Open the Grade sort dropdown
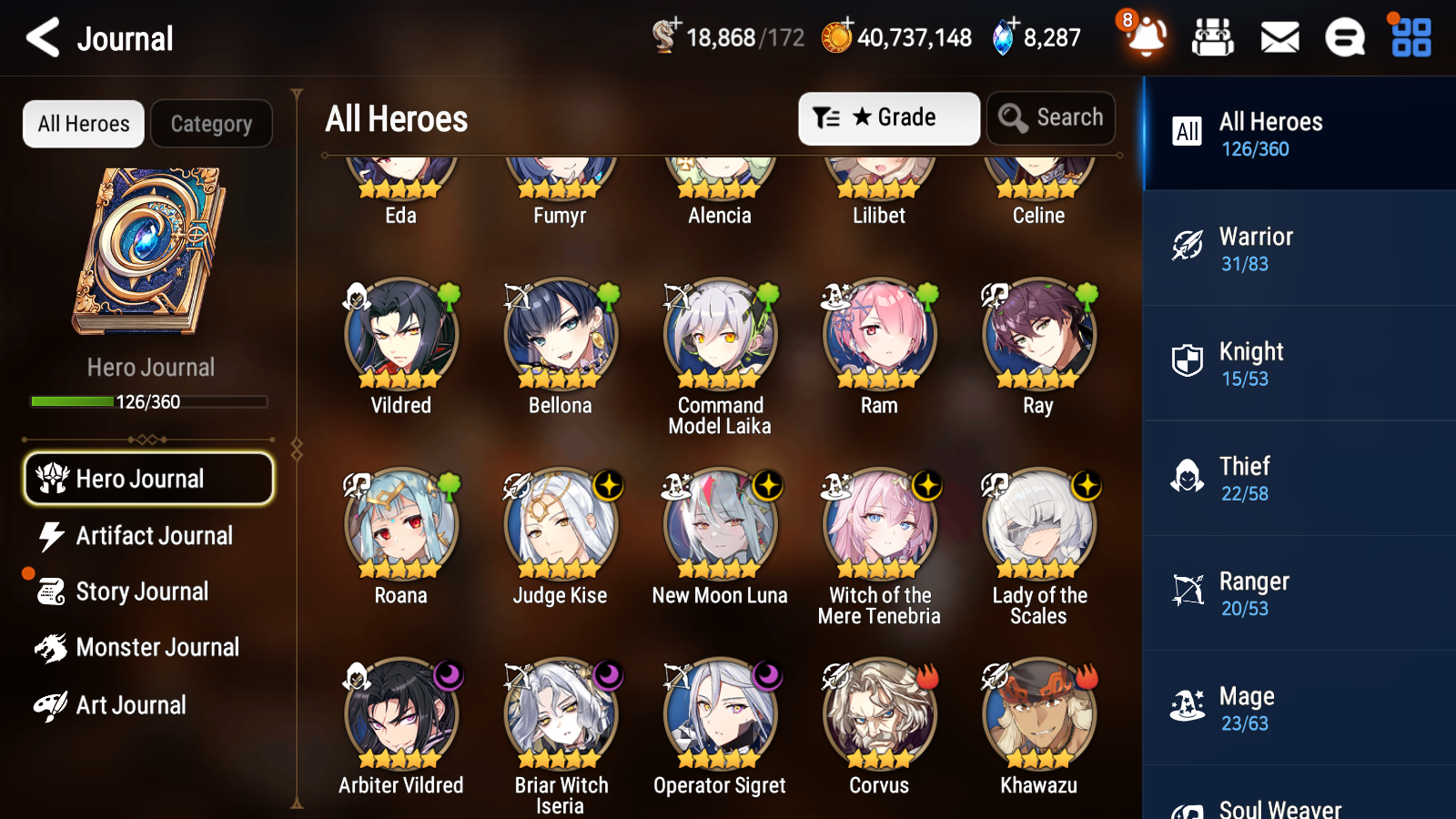The width and height of the screenshot is (1456, 819). [888, 118]
